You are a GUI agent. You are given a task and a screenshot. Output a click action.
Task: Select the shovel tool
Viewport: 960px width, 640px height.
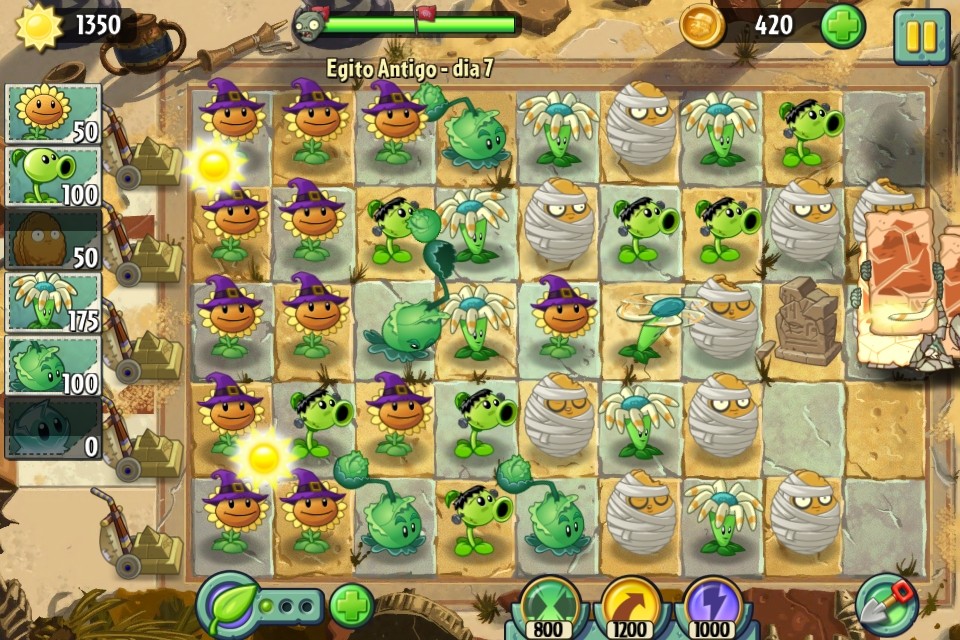click(x=886, y=603)
